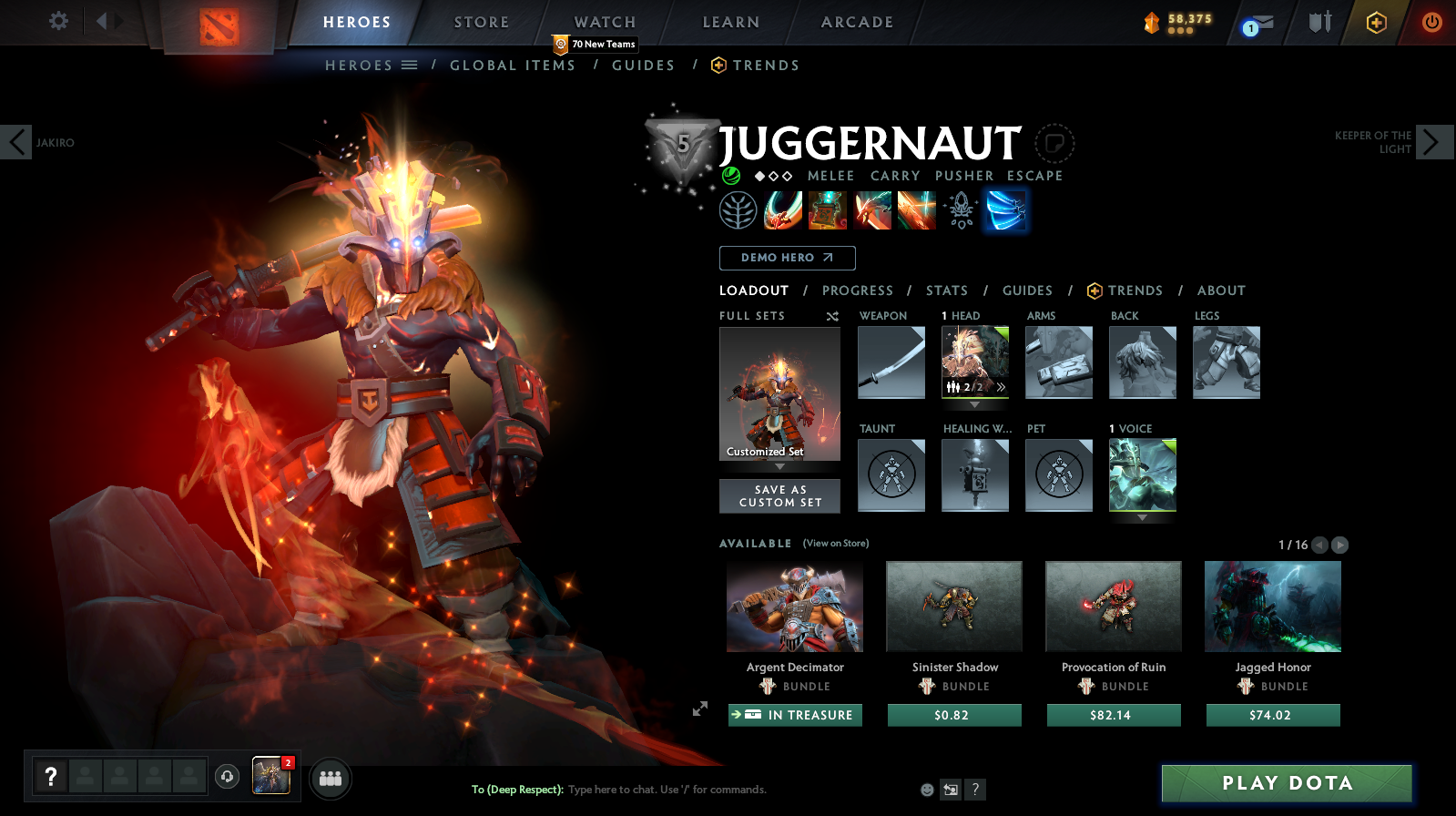Click the shuffle icon beside Full Sets

[830, 316]
